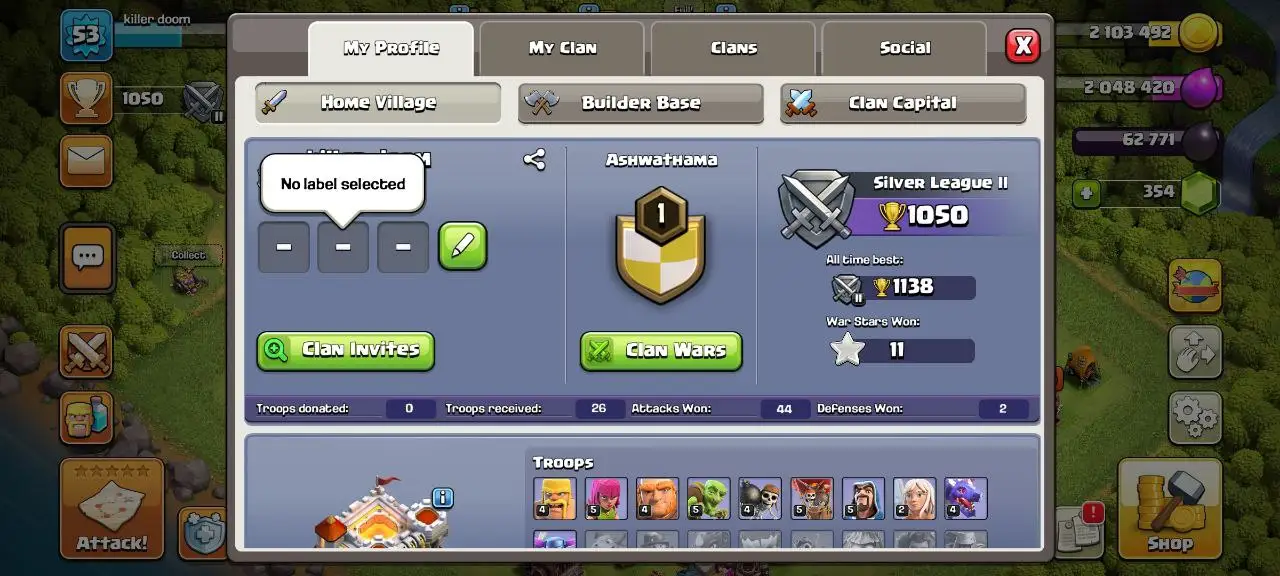Switch to Clan Capital profile

click(902, 103)
